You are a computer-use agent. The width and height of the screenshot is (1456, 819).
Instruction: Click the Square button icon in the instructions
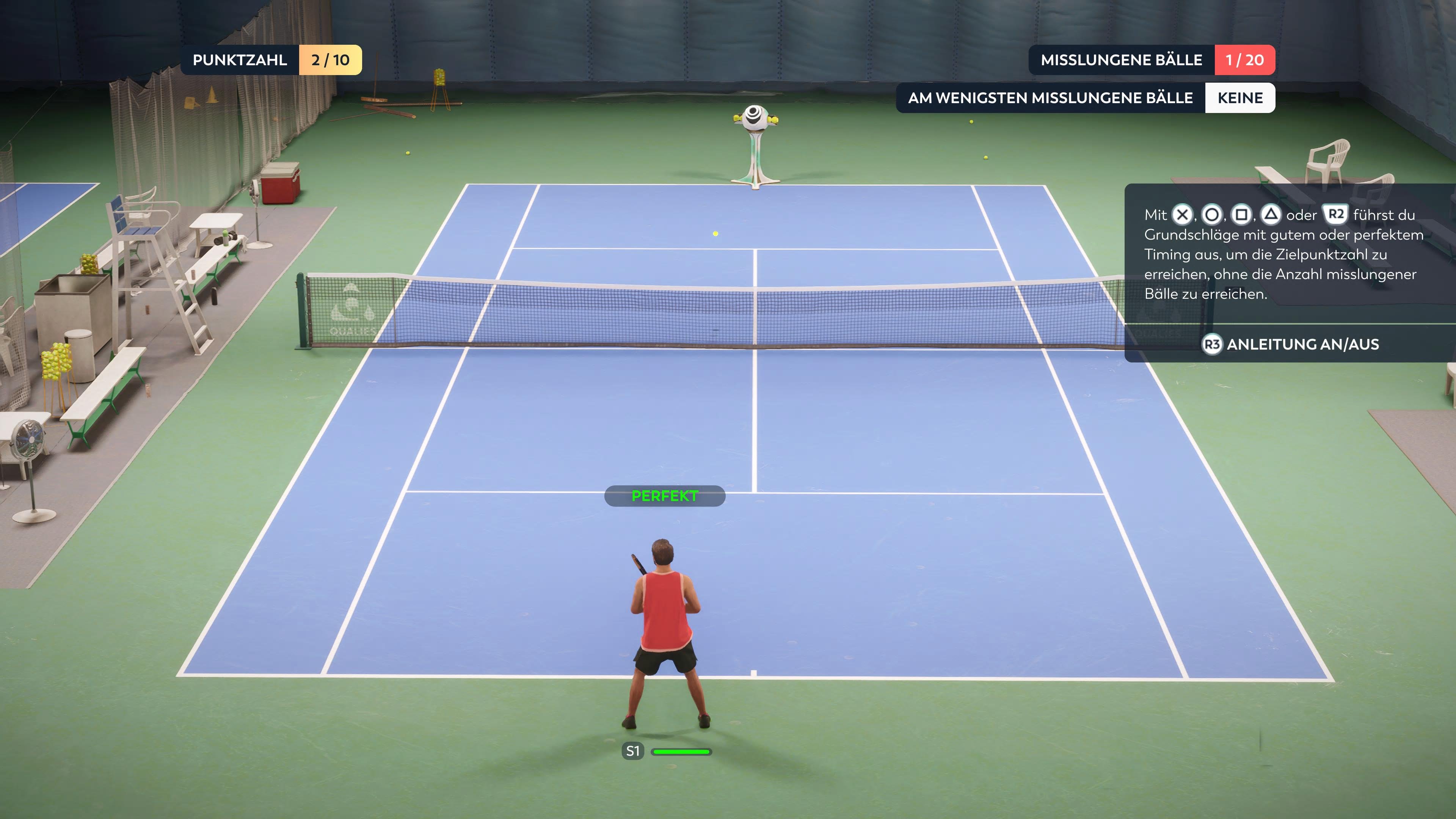tap(1241, 216)
